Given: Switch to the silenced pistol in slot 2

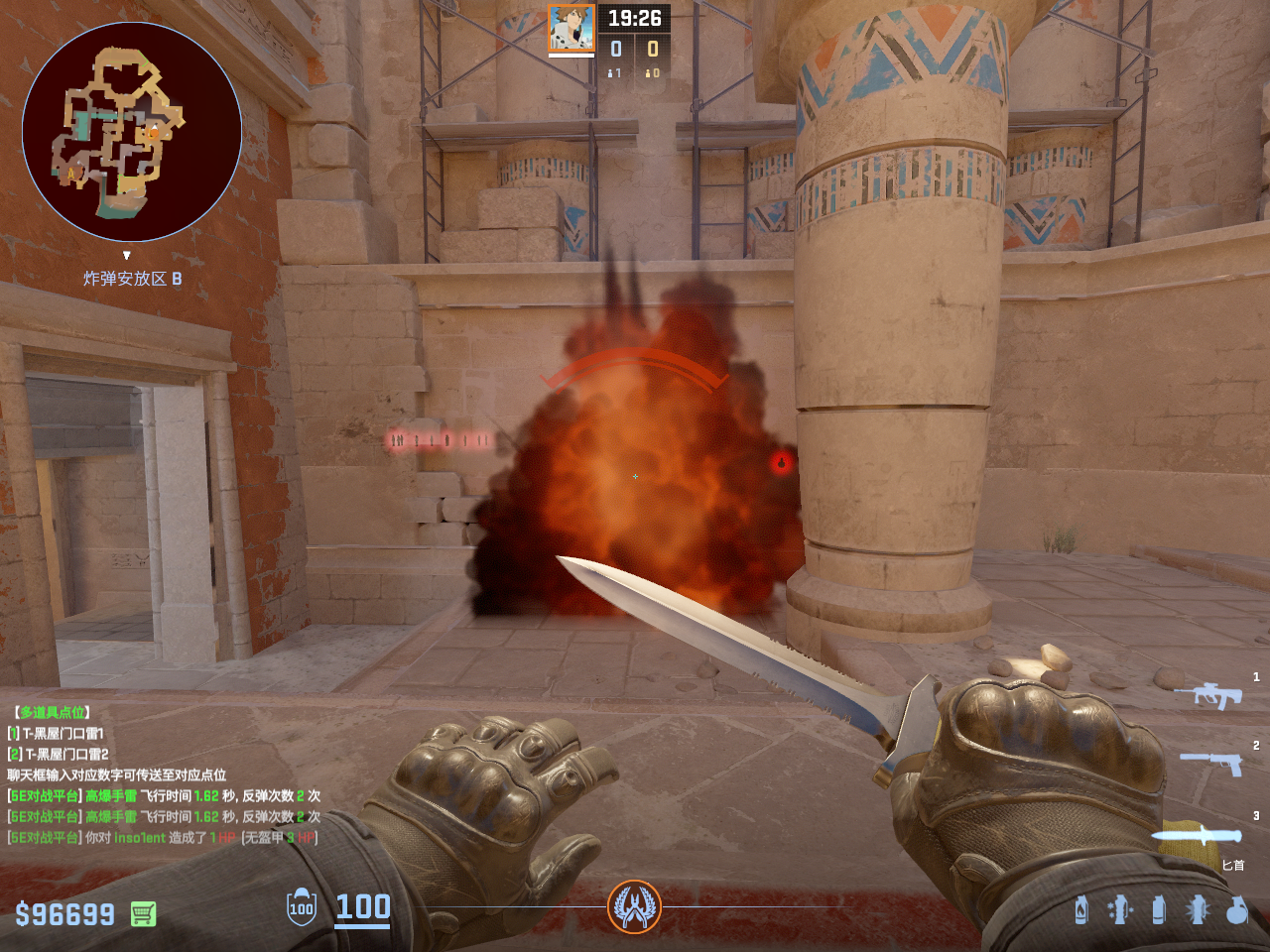Looking at the screenshot, I should coord(1211,763).
